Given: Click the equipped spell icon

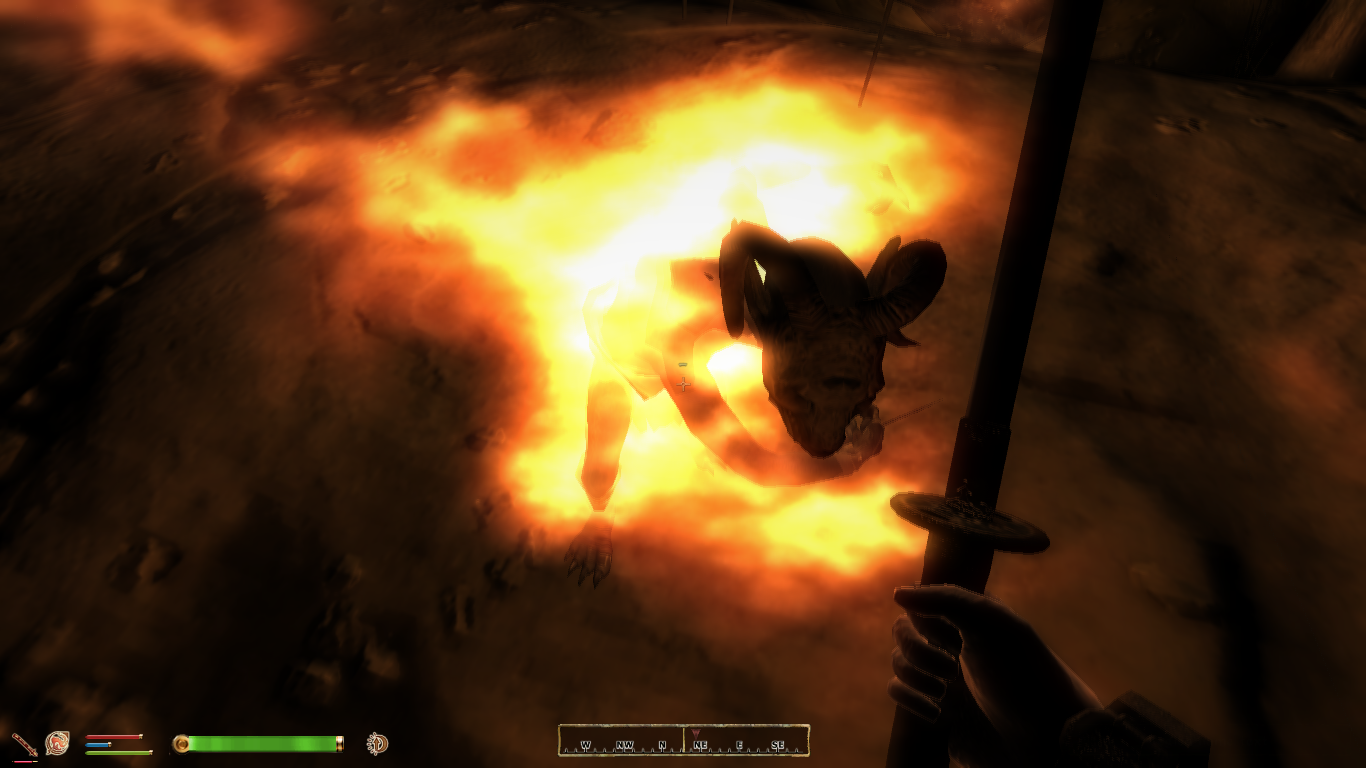Looking at the screenshot, I should pyautogui.click(x=57, y=743).
